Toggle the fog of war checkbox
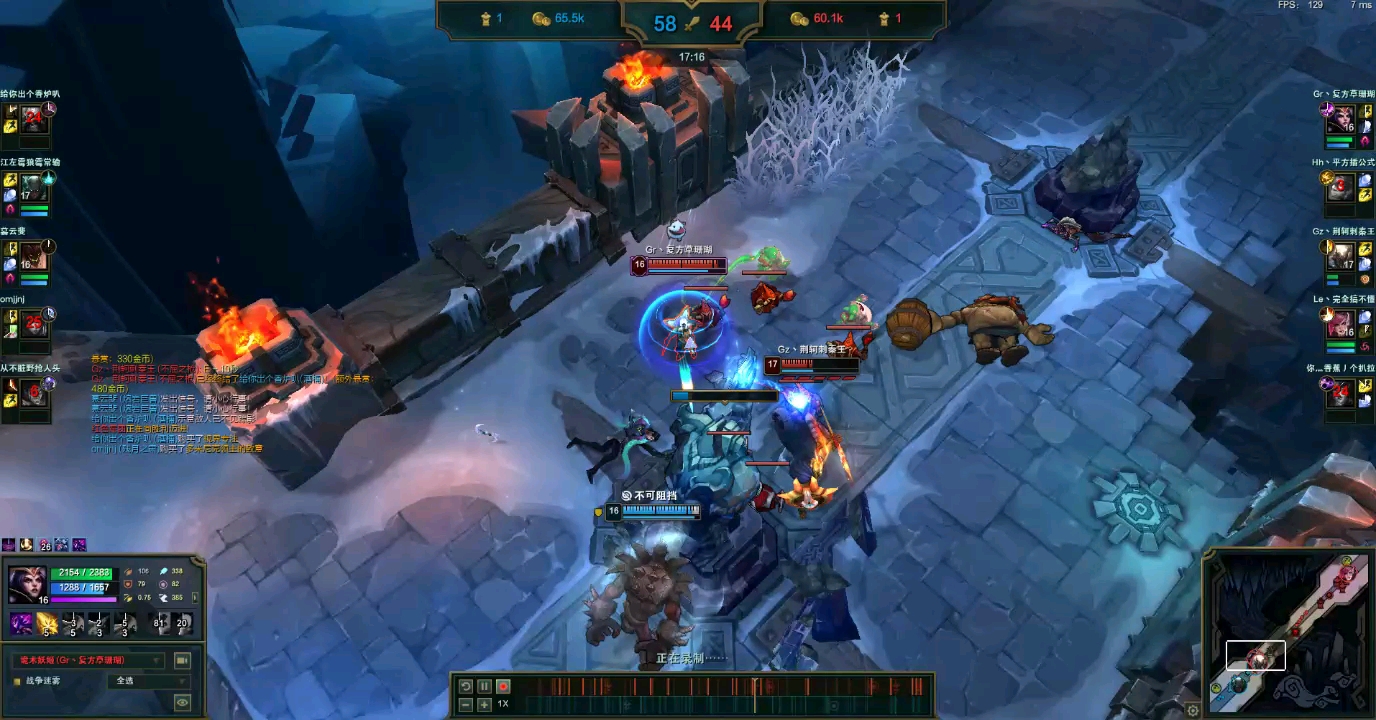The width and height of the screenshot is (1376, 720). click(17, 681)
